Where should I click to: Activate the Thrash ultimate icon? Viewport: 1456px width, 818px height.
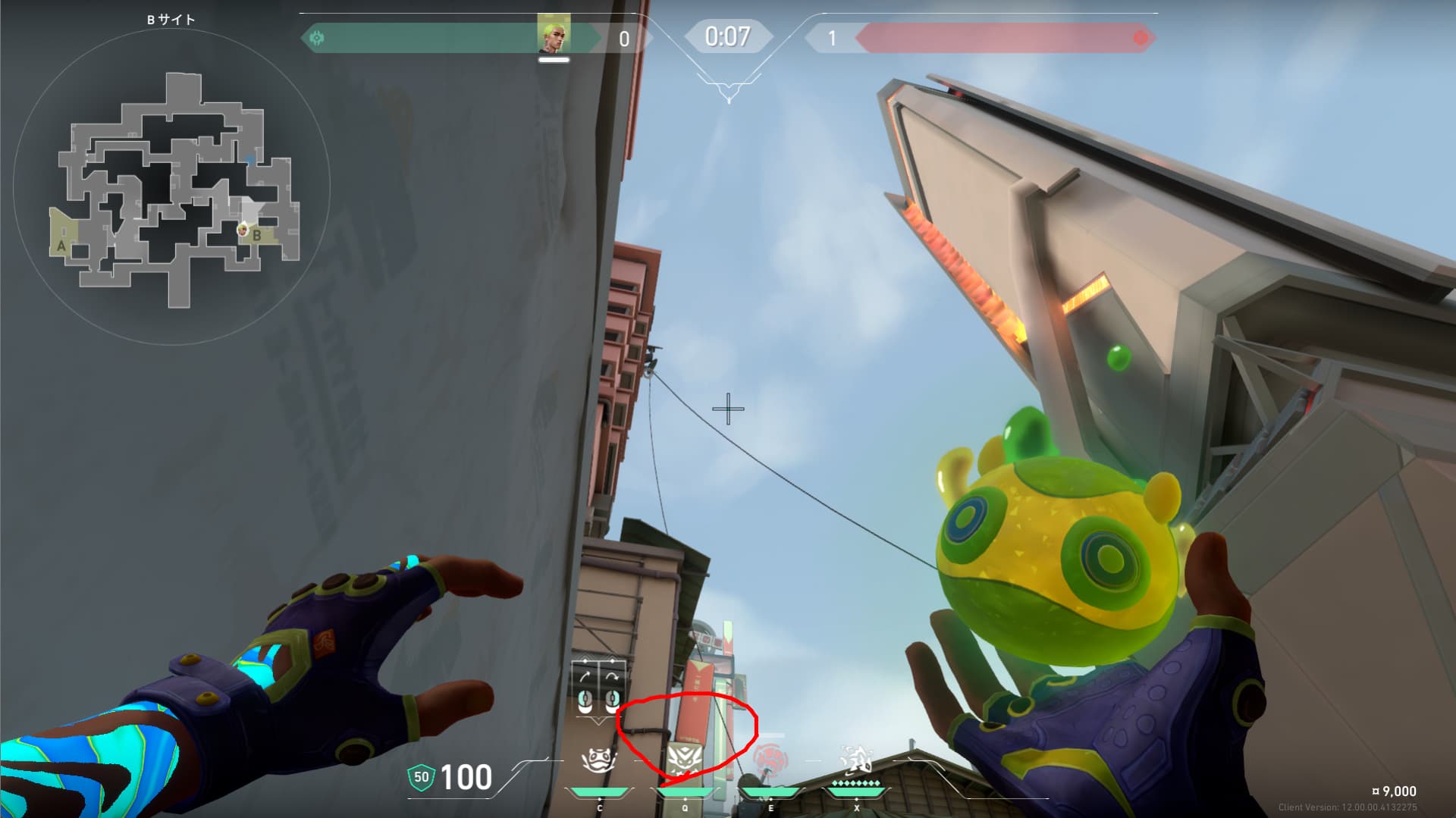(856, 760)
